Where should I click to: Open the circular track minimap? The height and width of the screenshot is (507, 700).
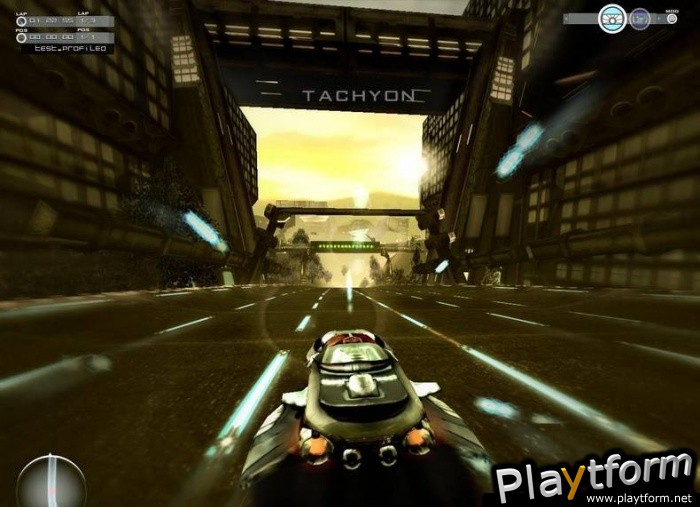pos(50,482)
